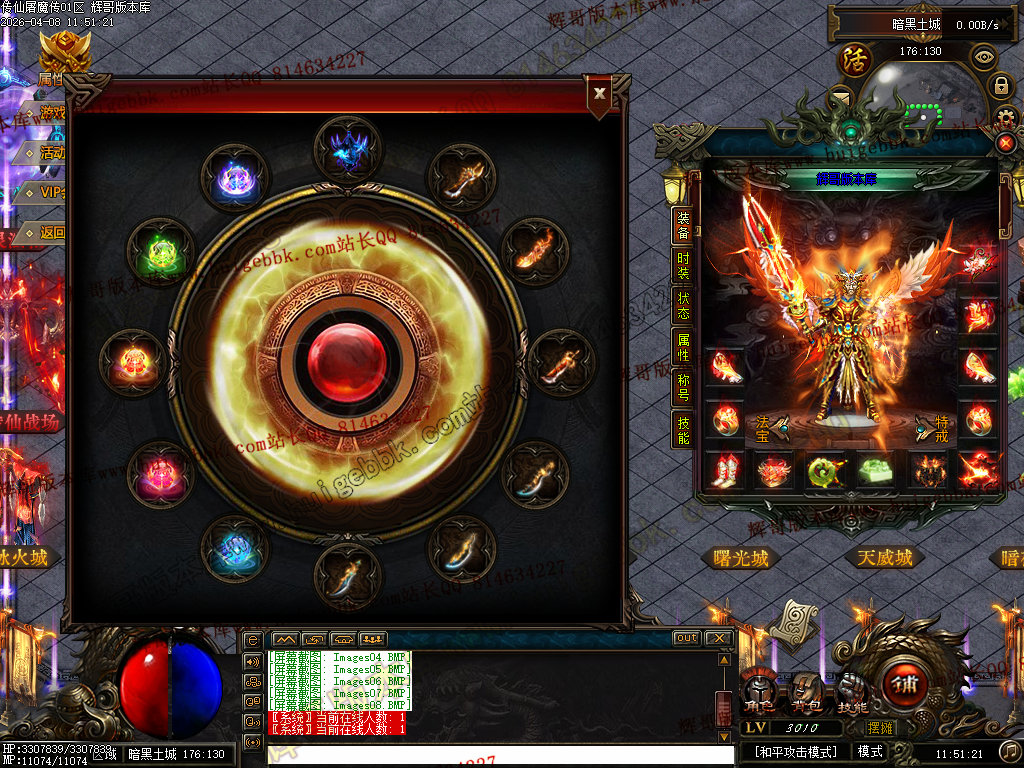Viewport: 1024px width, 768px height.
Task: Click the chat box out button
Action: (686, 638)
